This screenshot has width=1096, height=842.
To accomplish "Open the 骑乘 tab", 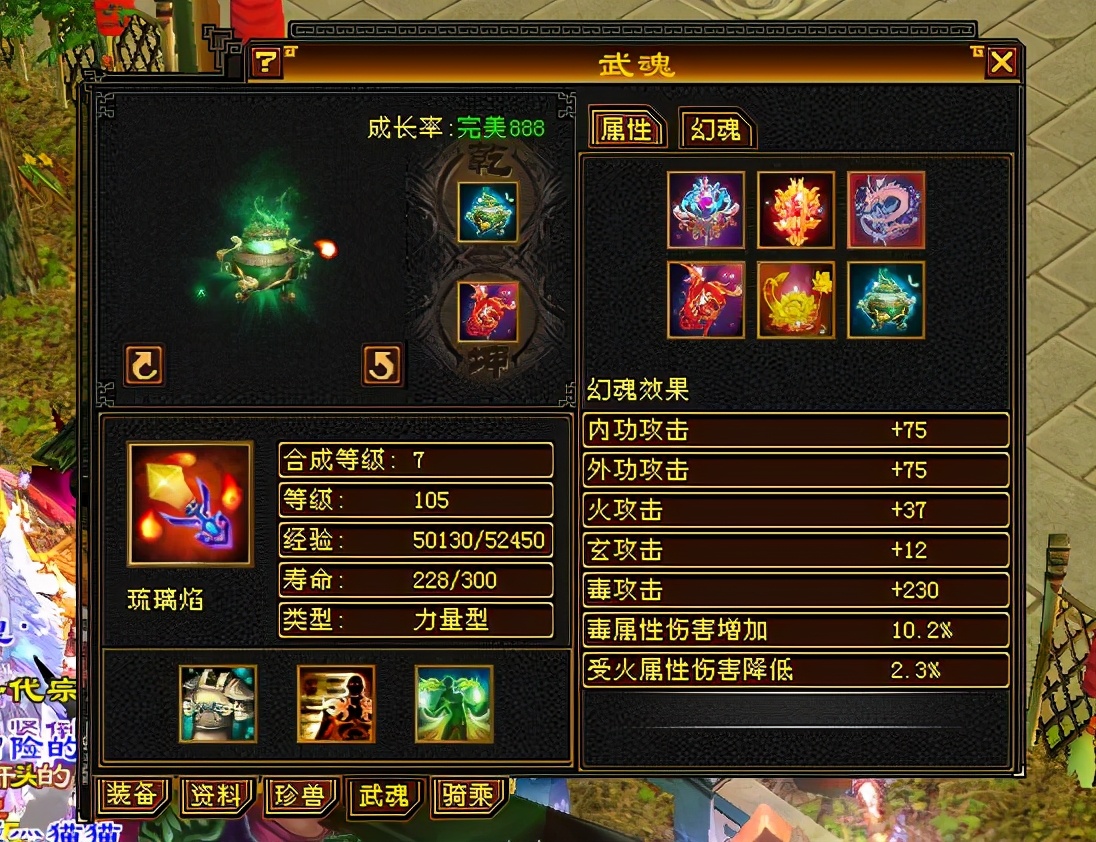I will (468, 797).
